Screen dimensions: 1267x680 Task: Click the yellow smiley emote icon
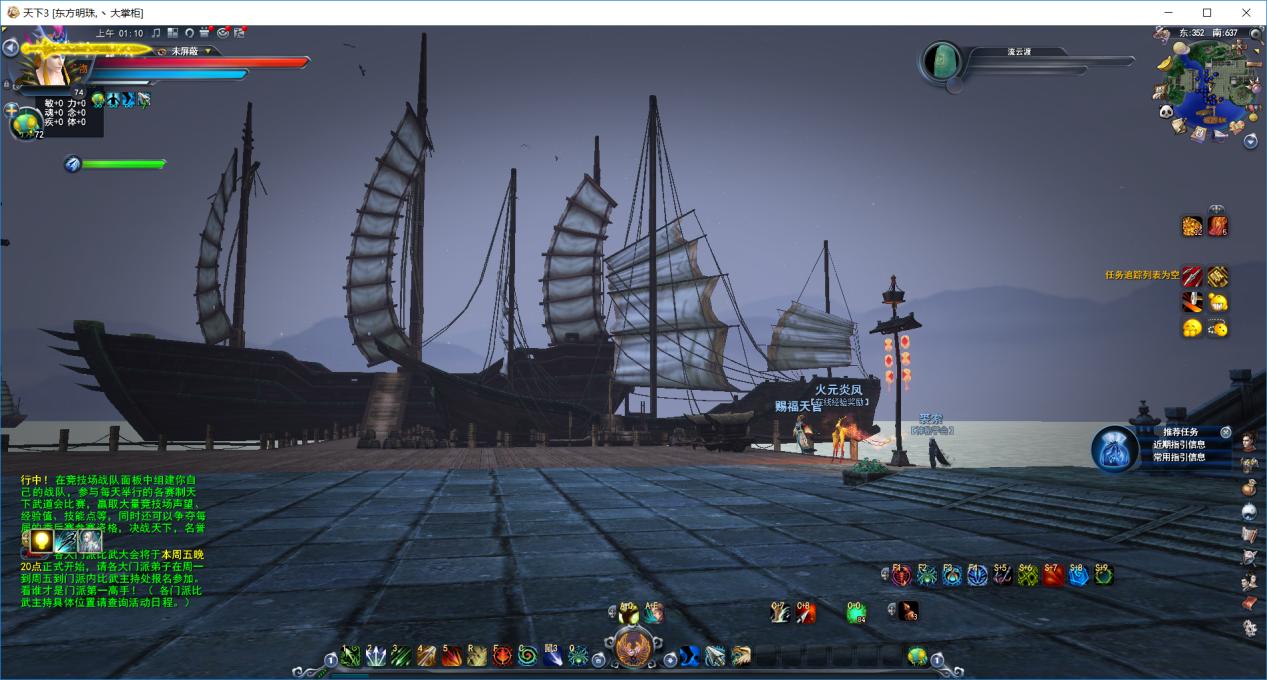click(1191, 328)
